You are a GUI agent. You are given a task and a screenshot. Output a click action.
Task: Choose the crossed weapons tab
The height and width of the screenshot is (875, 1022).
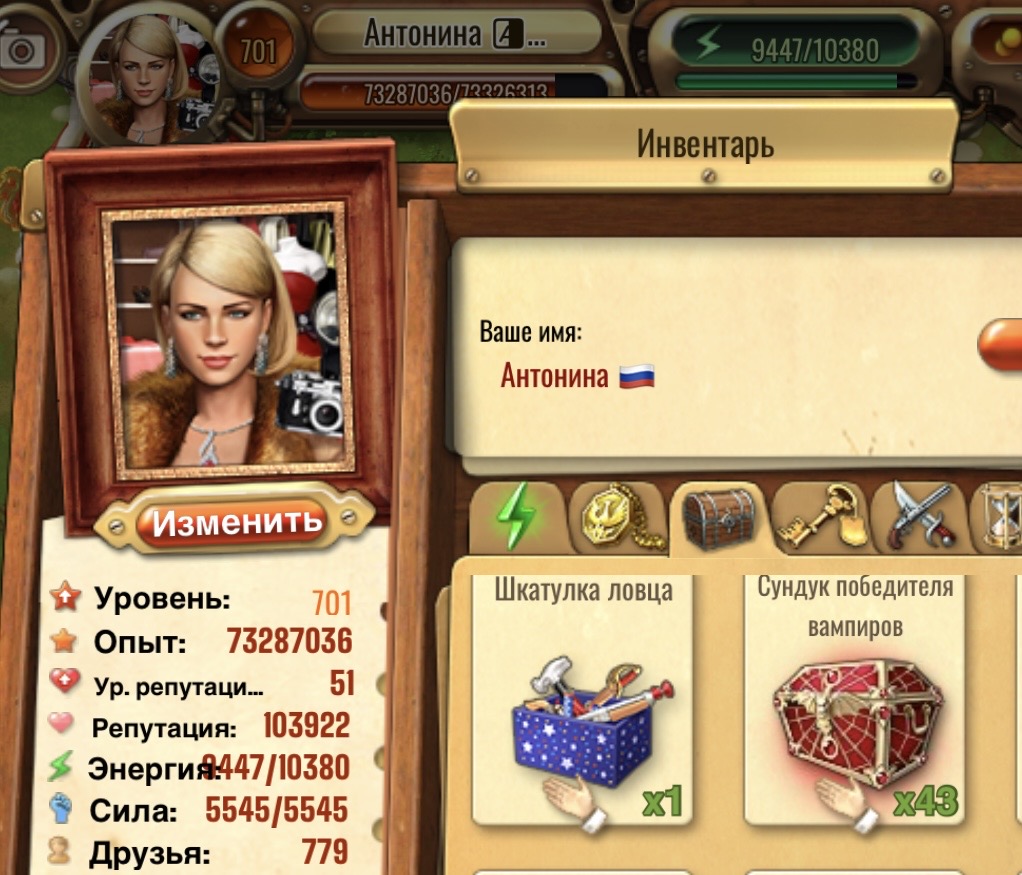[918, 517]
